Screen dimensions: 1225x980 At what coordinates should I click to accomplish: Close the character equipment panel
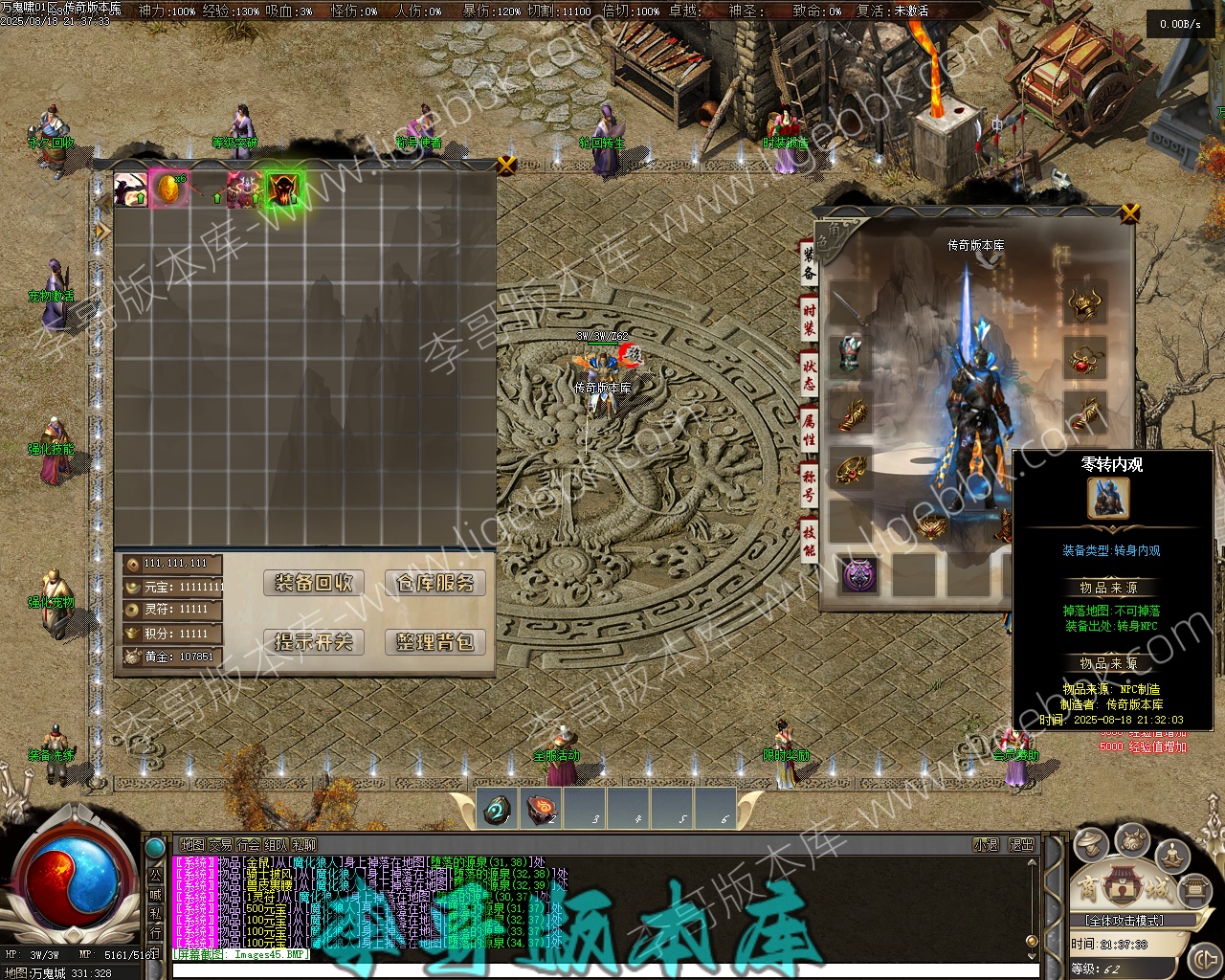point(1130,212)
